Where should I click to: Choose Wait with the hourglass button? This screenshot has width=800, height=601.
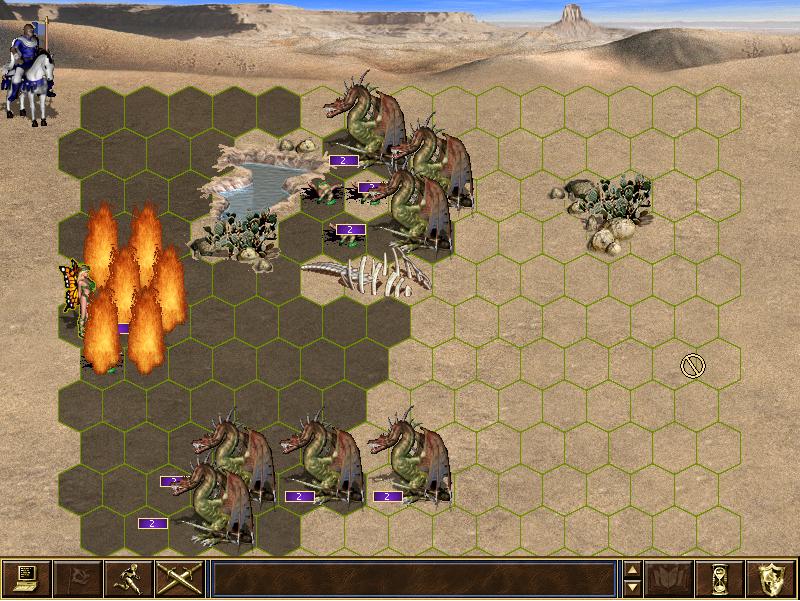pos(720,578)
